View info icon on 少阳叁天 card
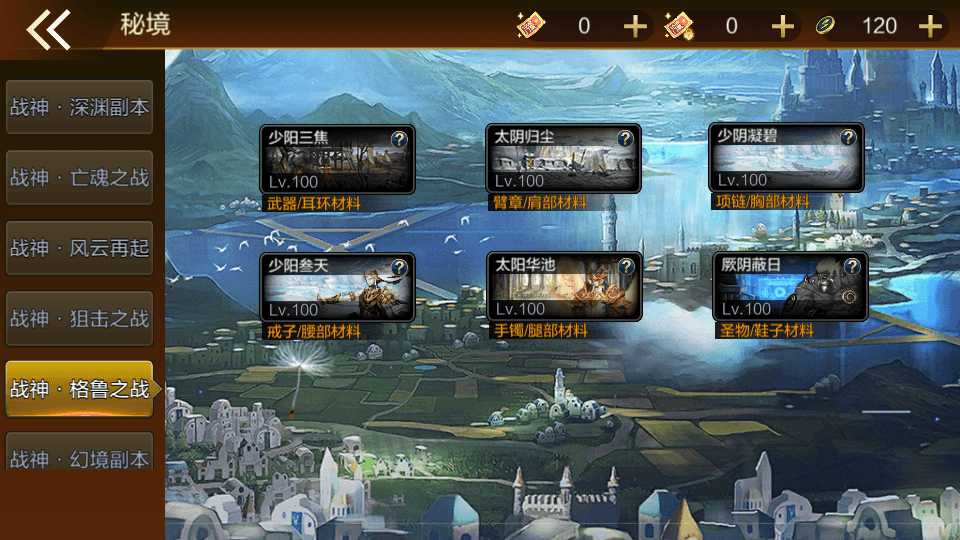 click(399, 267)
